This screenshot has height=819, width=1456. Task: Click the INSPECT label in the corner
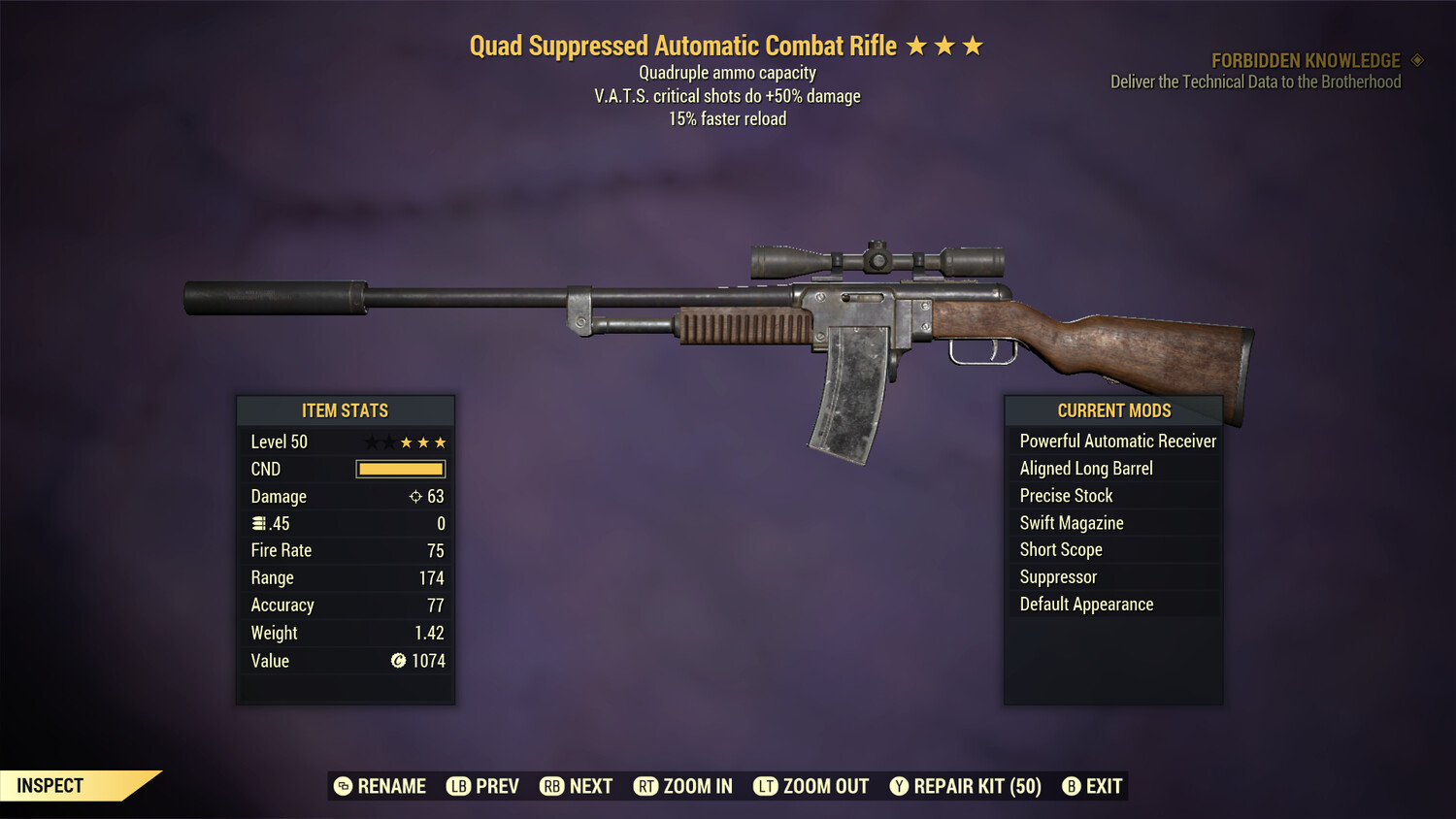pyautogui.click(x=50, y=785)
